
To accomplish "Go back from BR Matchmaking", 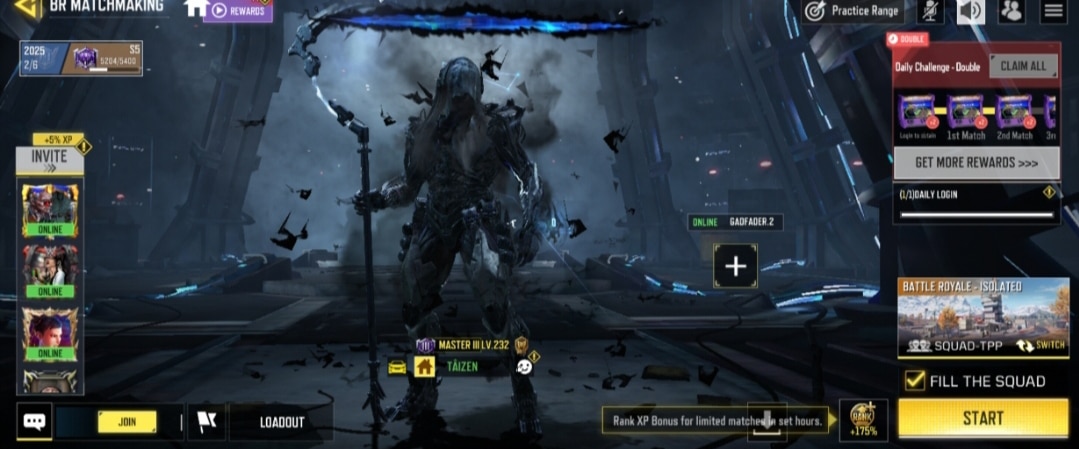I will [x=26, y=9].
